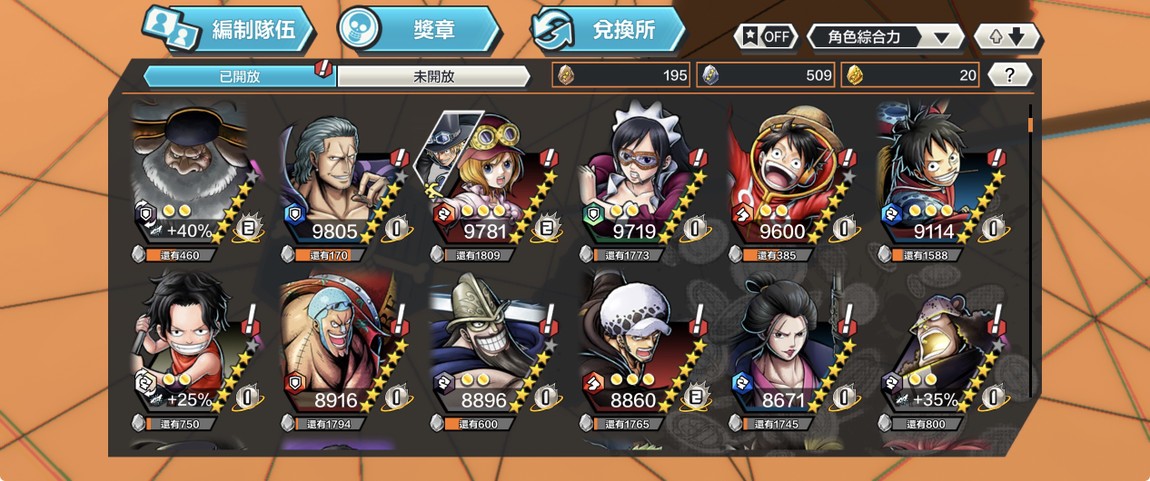Viewport: 1150px width, 481px height.
Task: Toggle the favorites star OFF filter
Action: coord(765,37)
